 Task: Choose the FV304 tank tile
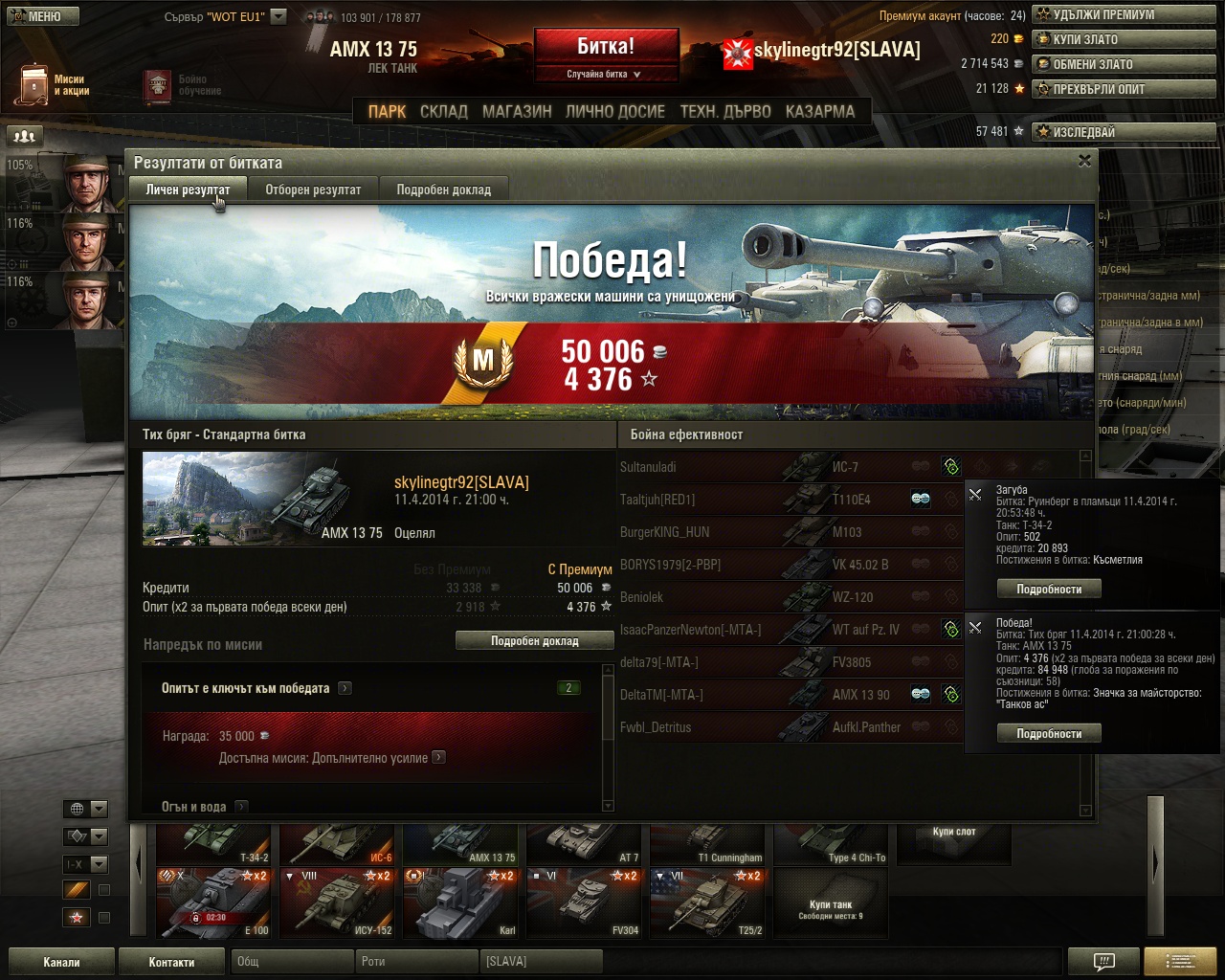pos(588,904)
